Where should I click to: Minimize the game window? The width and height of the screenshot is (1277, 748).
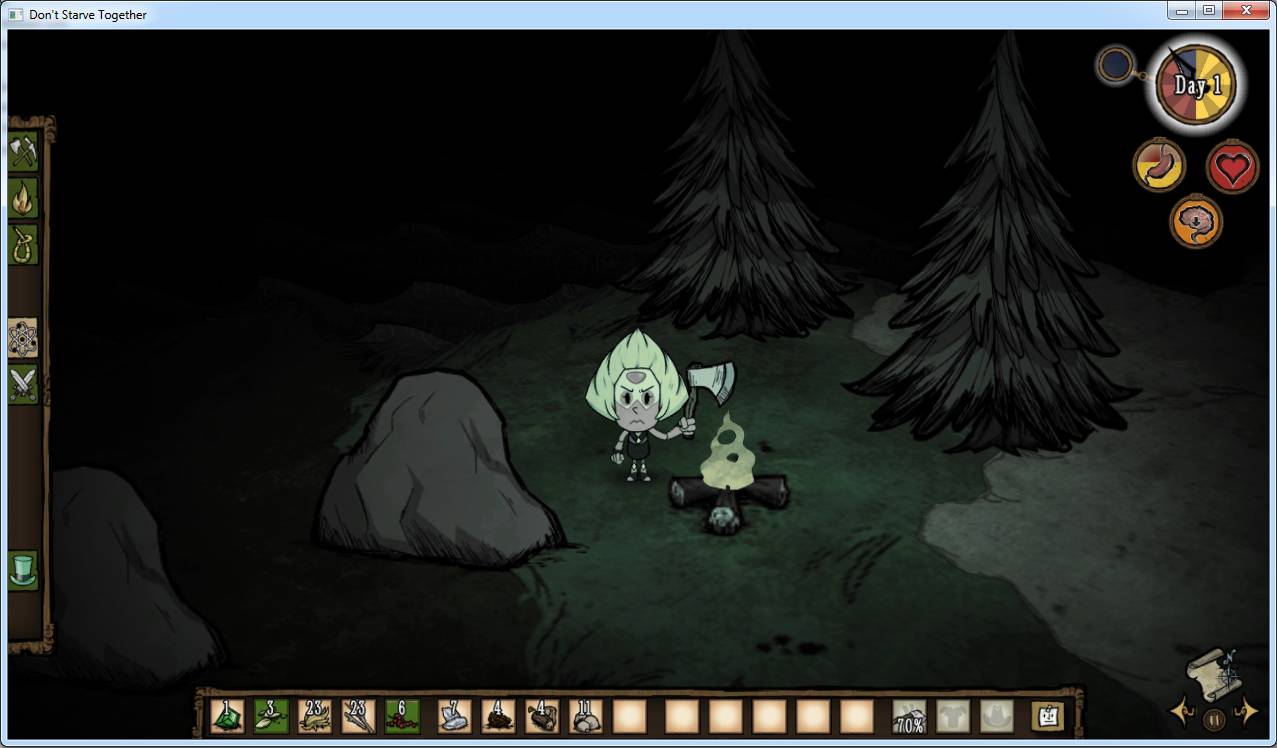pos(1183,11)
